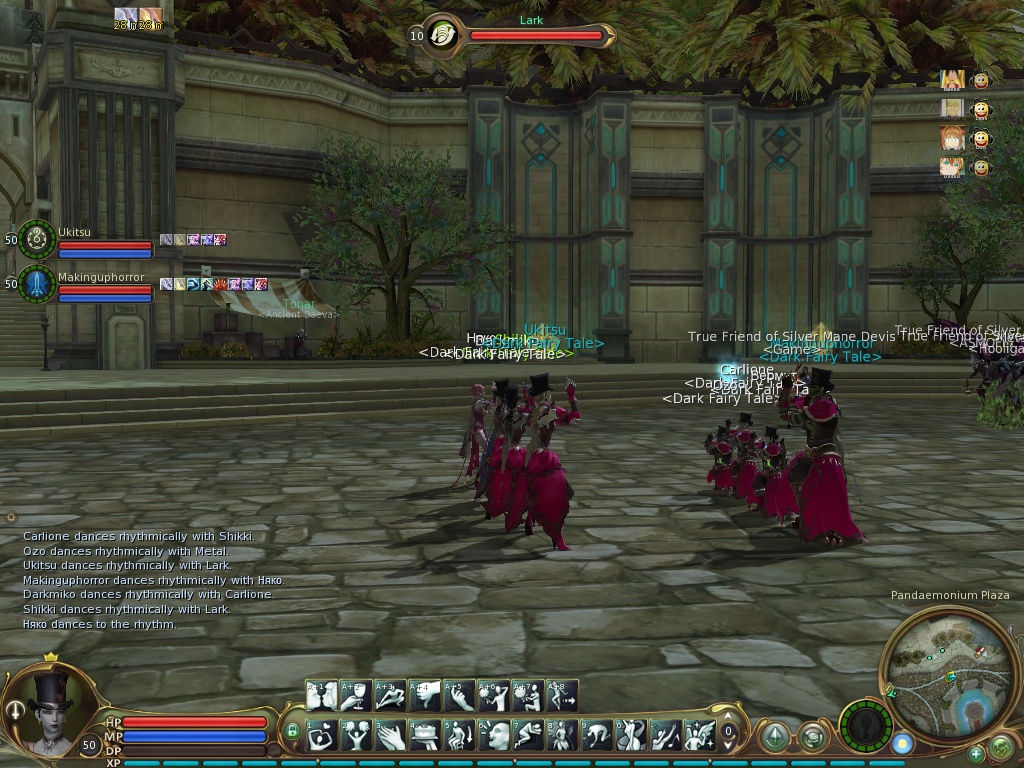This screenshot has height=768, width=1024.
Task: Use the clapping hands emote
Action: (389, 736)
